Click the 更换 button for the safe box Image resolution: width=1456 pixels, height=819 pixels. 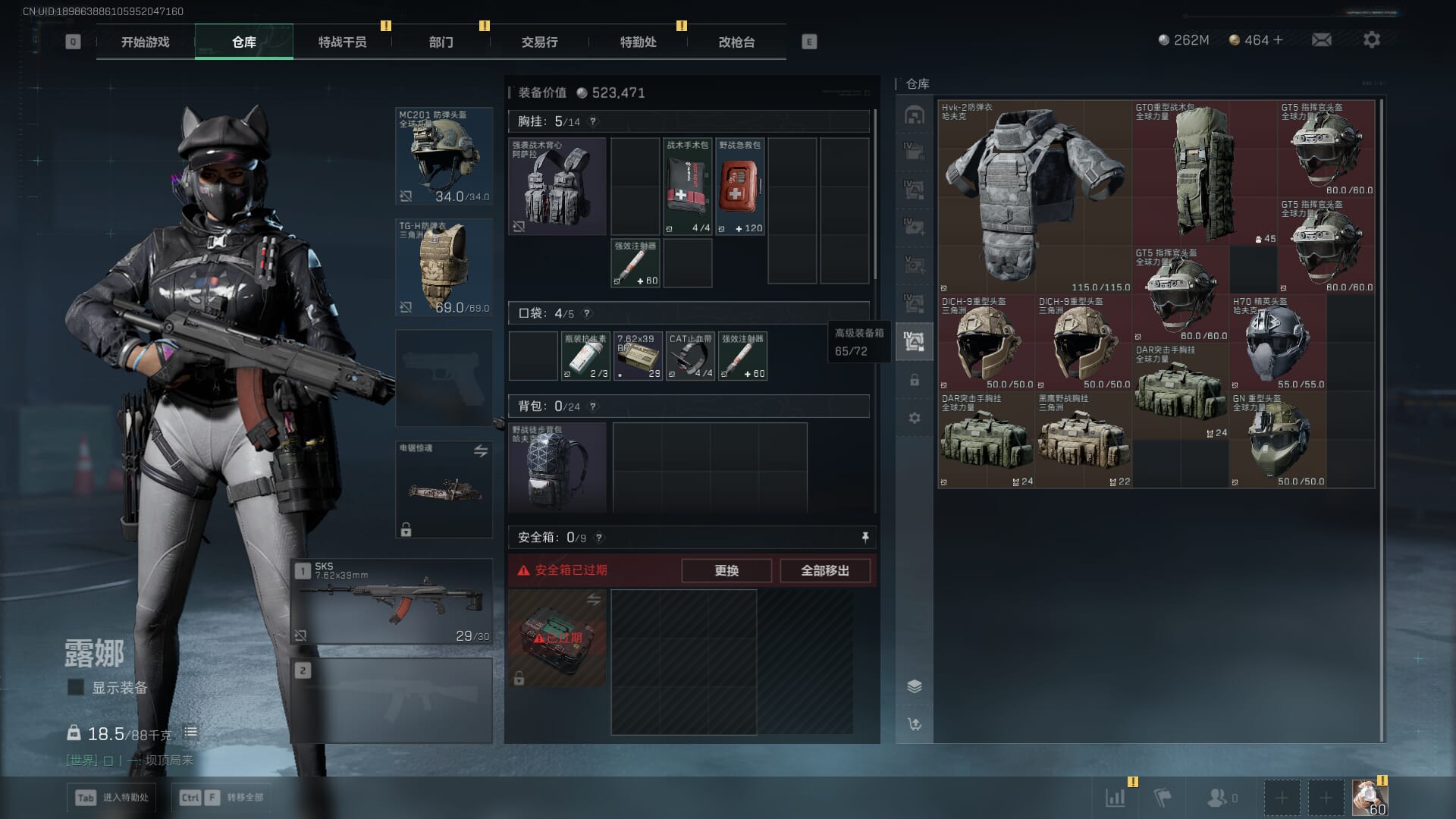coord(726,570)
